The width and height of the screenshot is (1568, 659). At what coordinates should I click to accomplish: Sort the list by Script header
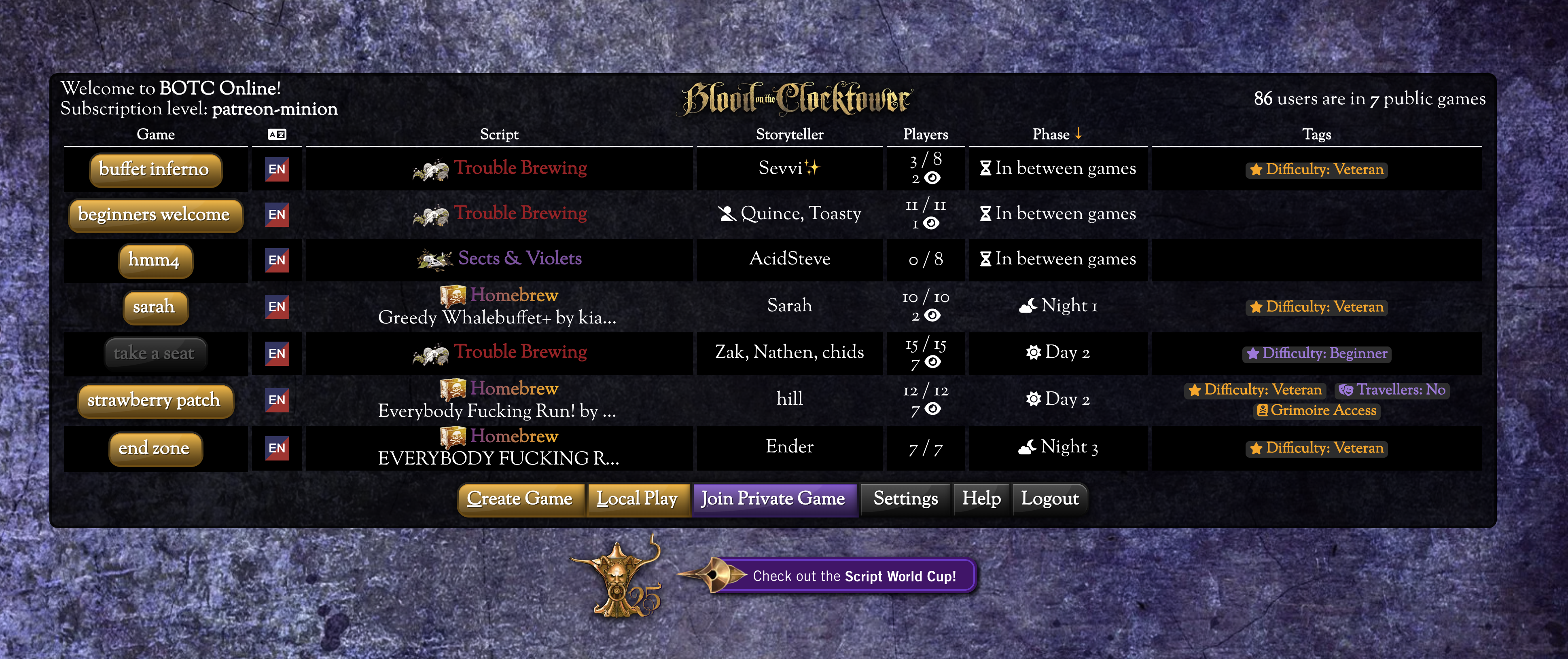click(499, 135)
